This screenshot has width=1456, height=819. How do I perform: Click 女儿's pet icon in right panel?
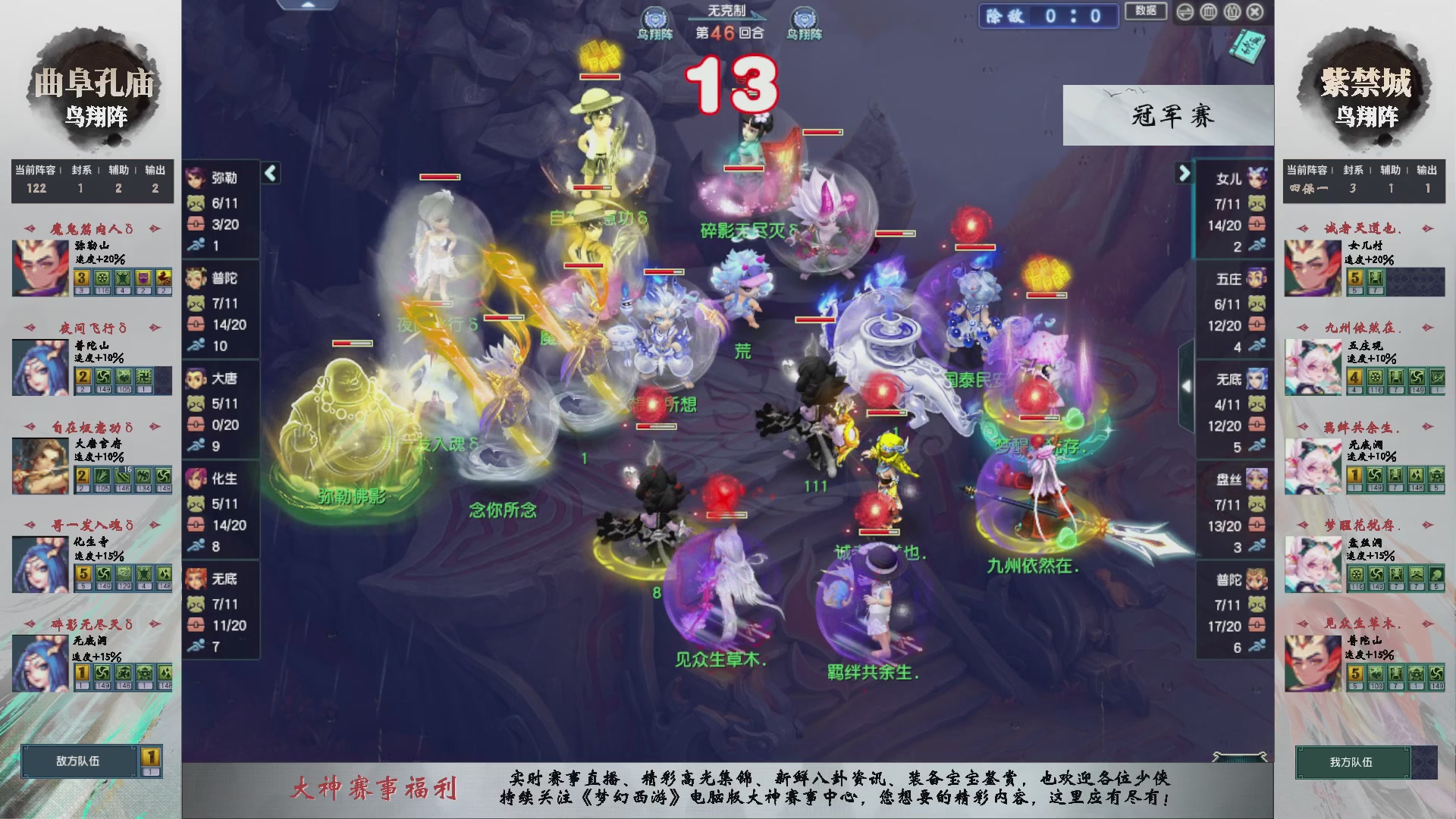click(x=1256, y=203)
